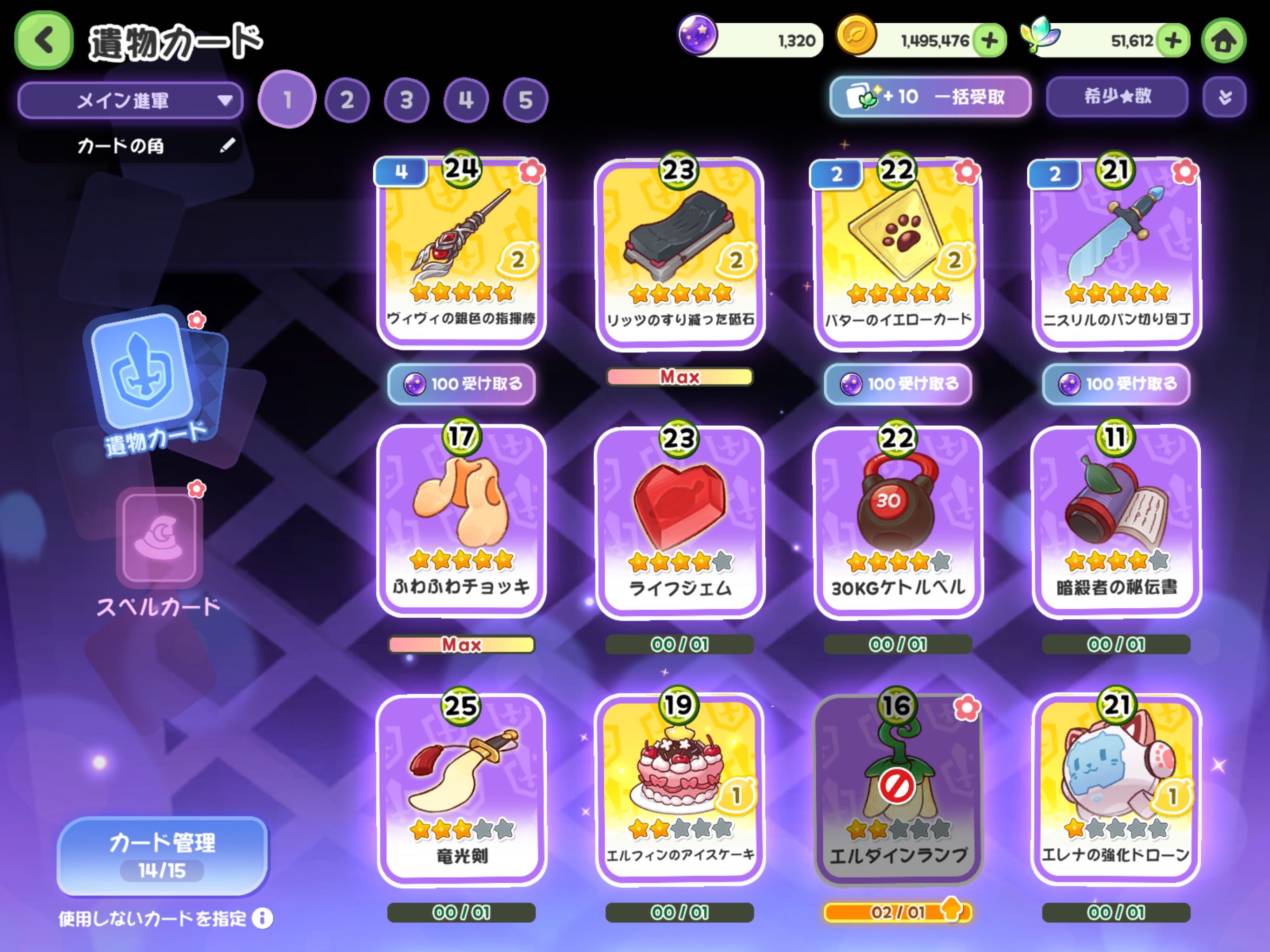Add more gold coins with plus button
This screenshot has width=1270, height=952.
[989, 41]
